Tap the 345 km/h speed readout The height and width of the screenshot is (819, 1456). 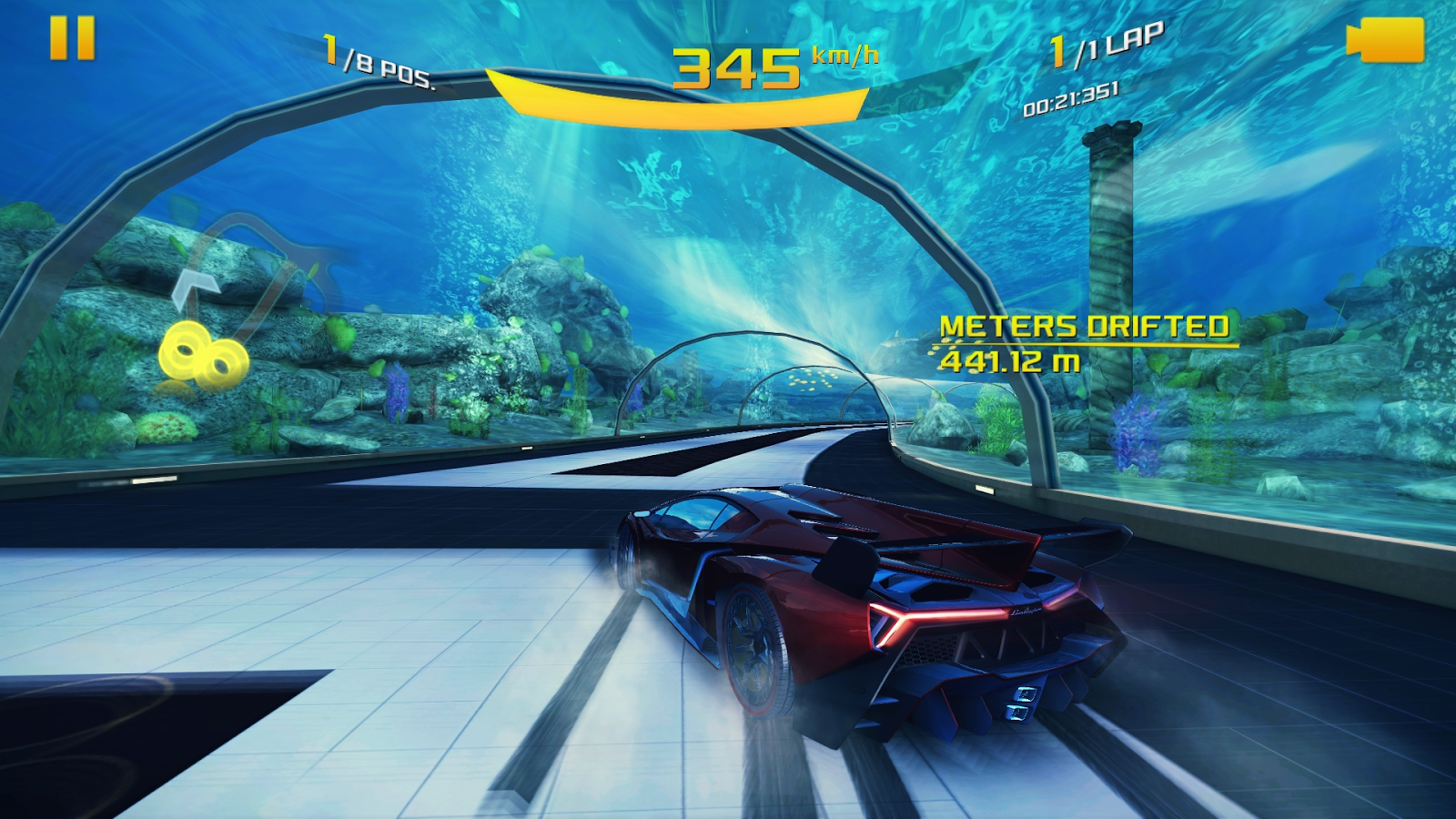click(737, 68)
